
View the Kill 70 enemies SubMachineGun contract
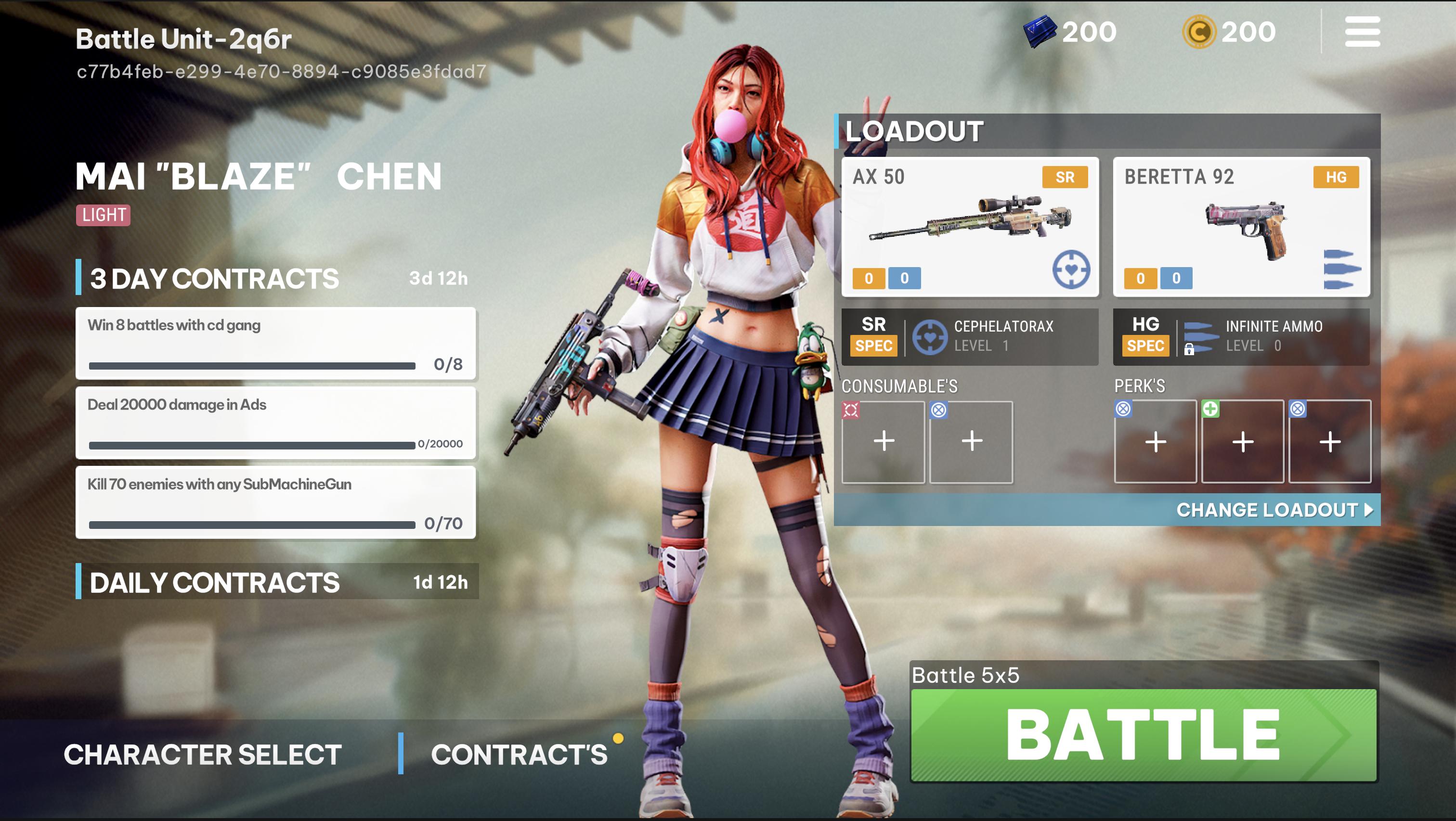click(276, 502)
